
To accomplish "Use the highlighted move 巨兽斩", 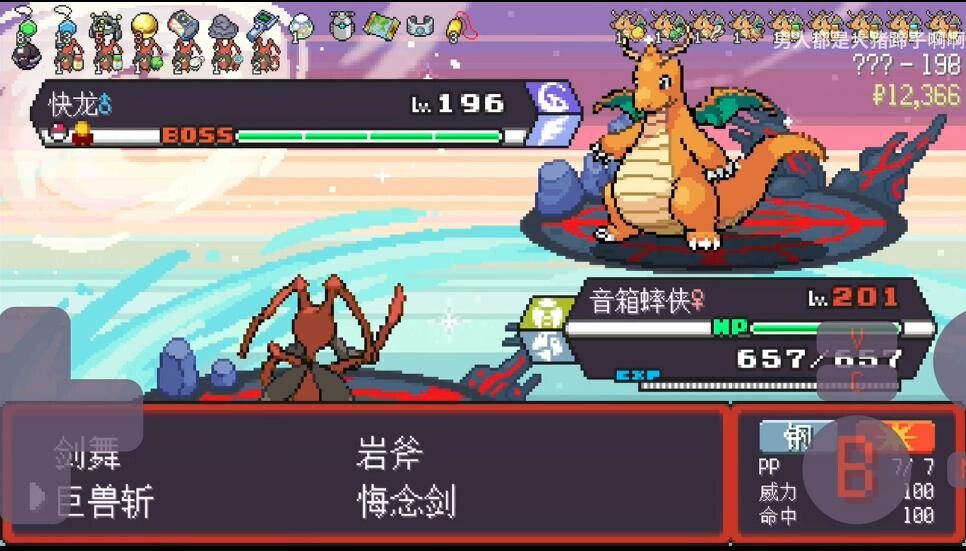I will pos(105,501).
